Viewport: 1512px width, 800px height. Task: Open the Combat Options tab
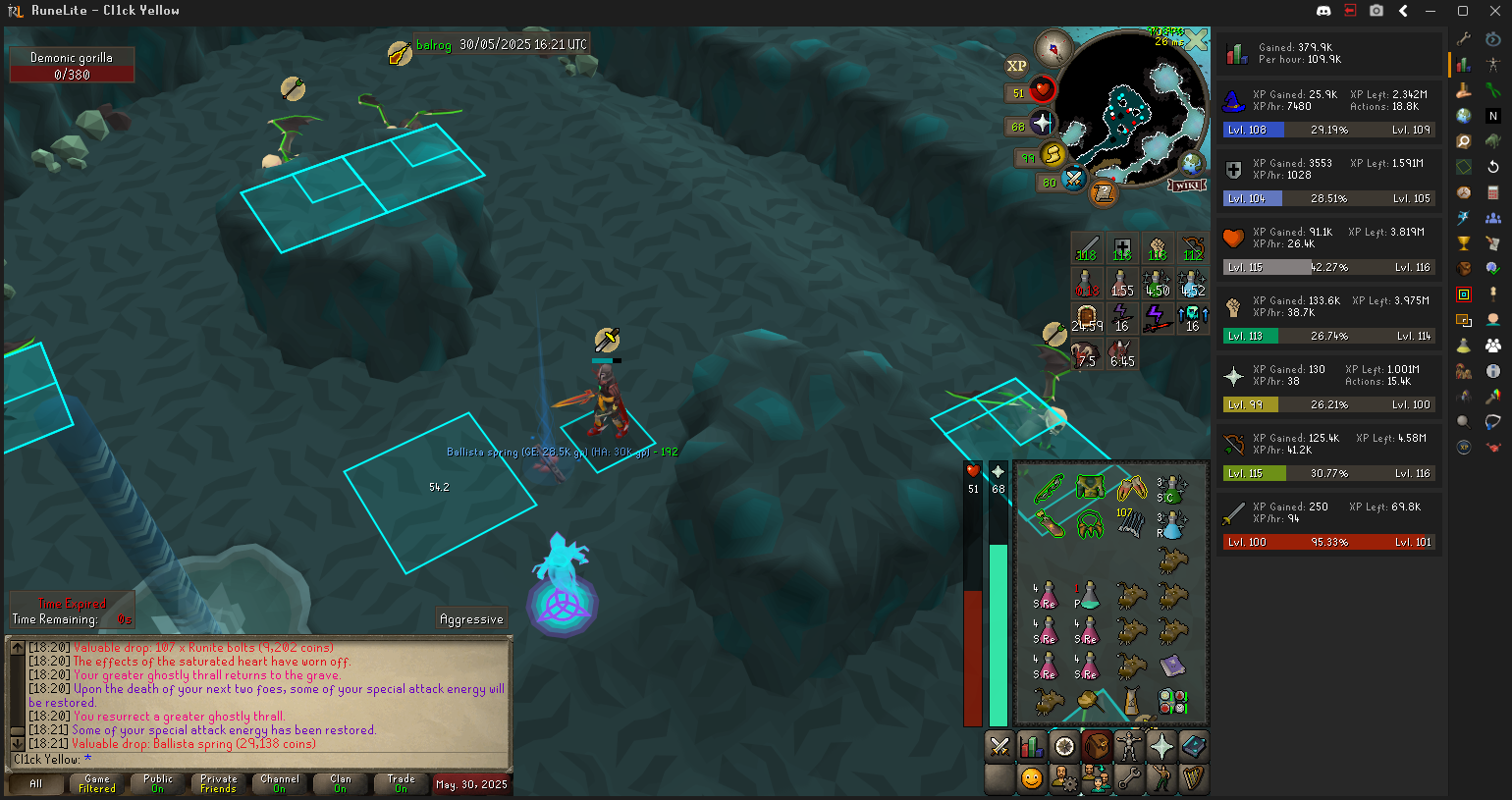click(x=999, y=747)
